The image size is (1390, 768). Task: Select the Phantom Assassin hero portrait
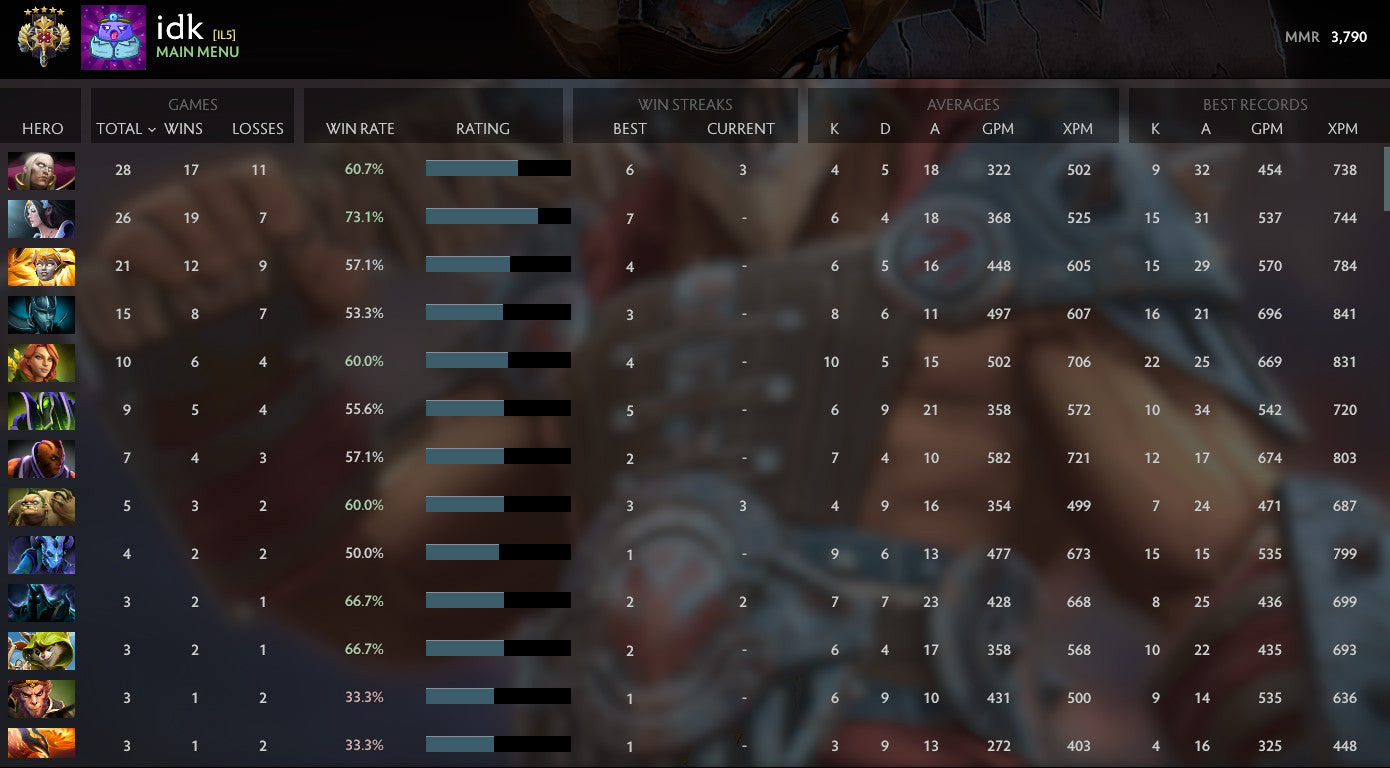pyautogui.click(x=41, y=314)
